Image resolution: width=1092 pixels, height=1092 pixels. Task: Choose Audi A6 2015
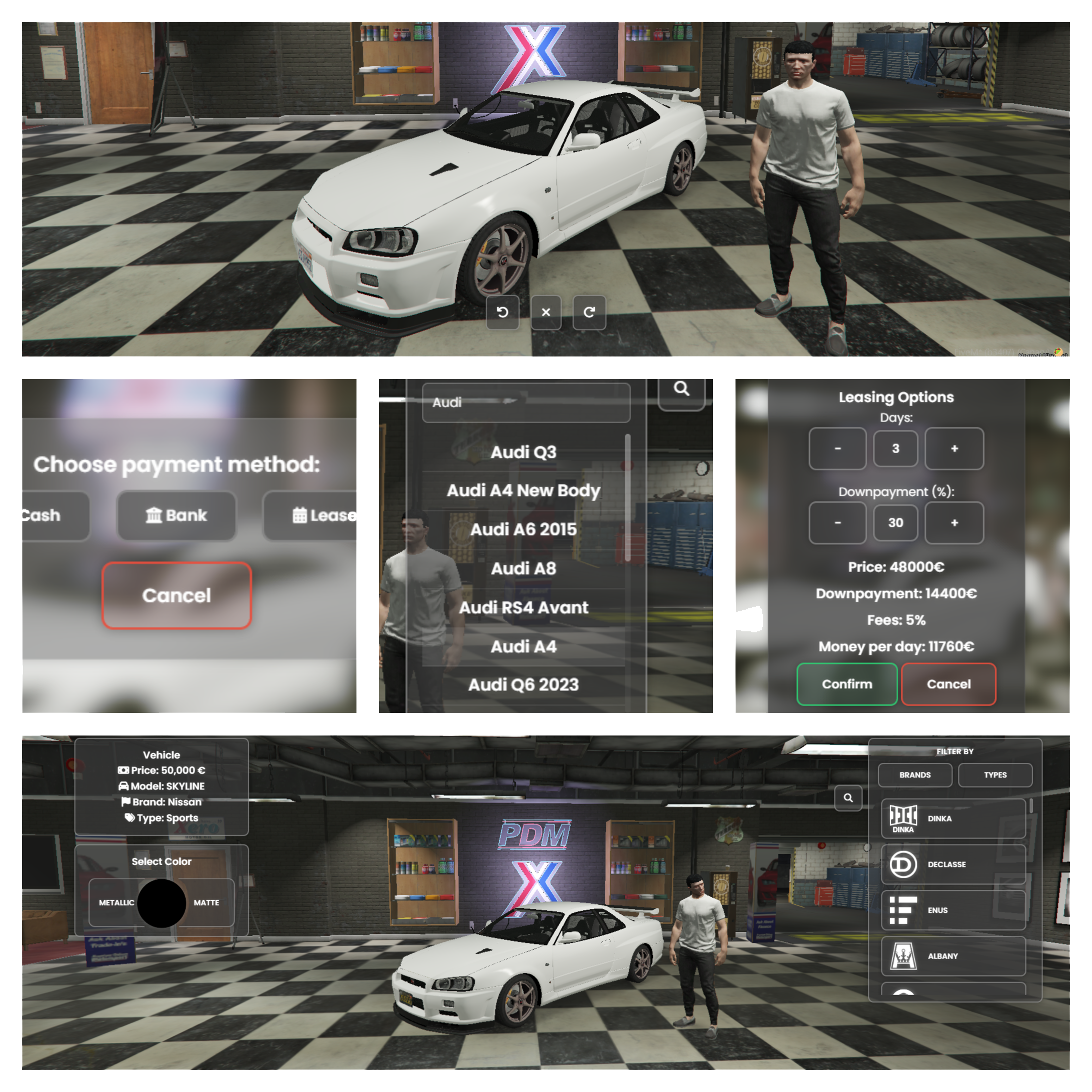[x=523, y=529]
